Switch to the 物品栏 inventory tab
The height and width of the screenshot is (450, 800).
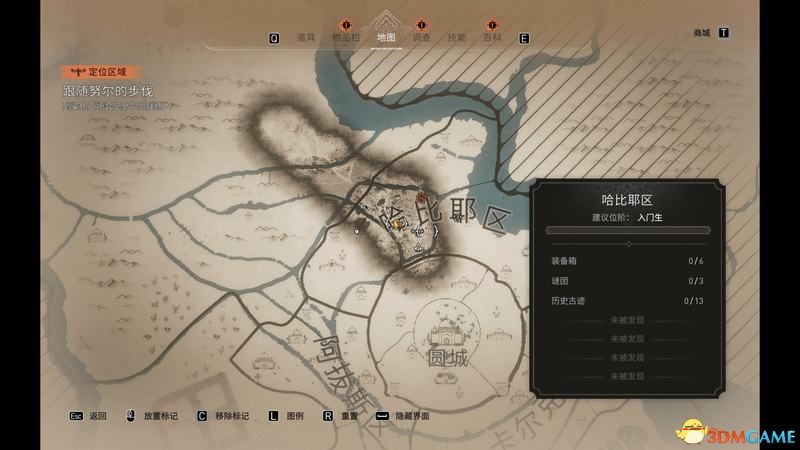(347, 38)
